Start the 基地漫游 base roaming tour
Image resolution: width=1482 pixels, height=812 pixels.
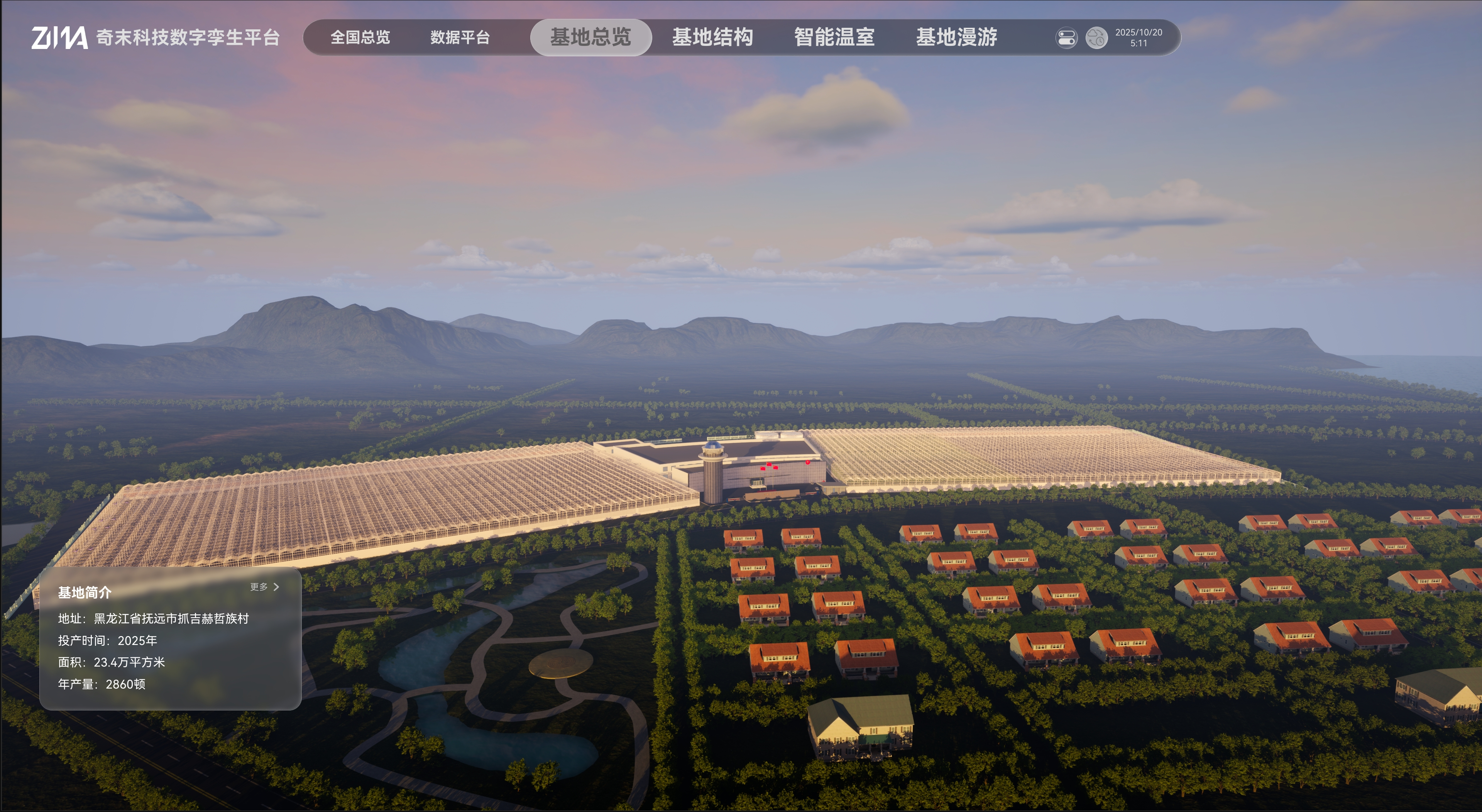[x=956, y=38]
